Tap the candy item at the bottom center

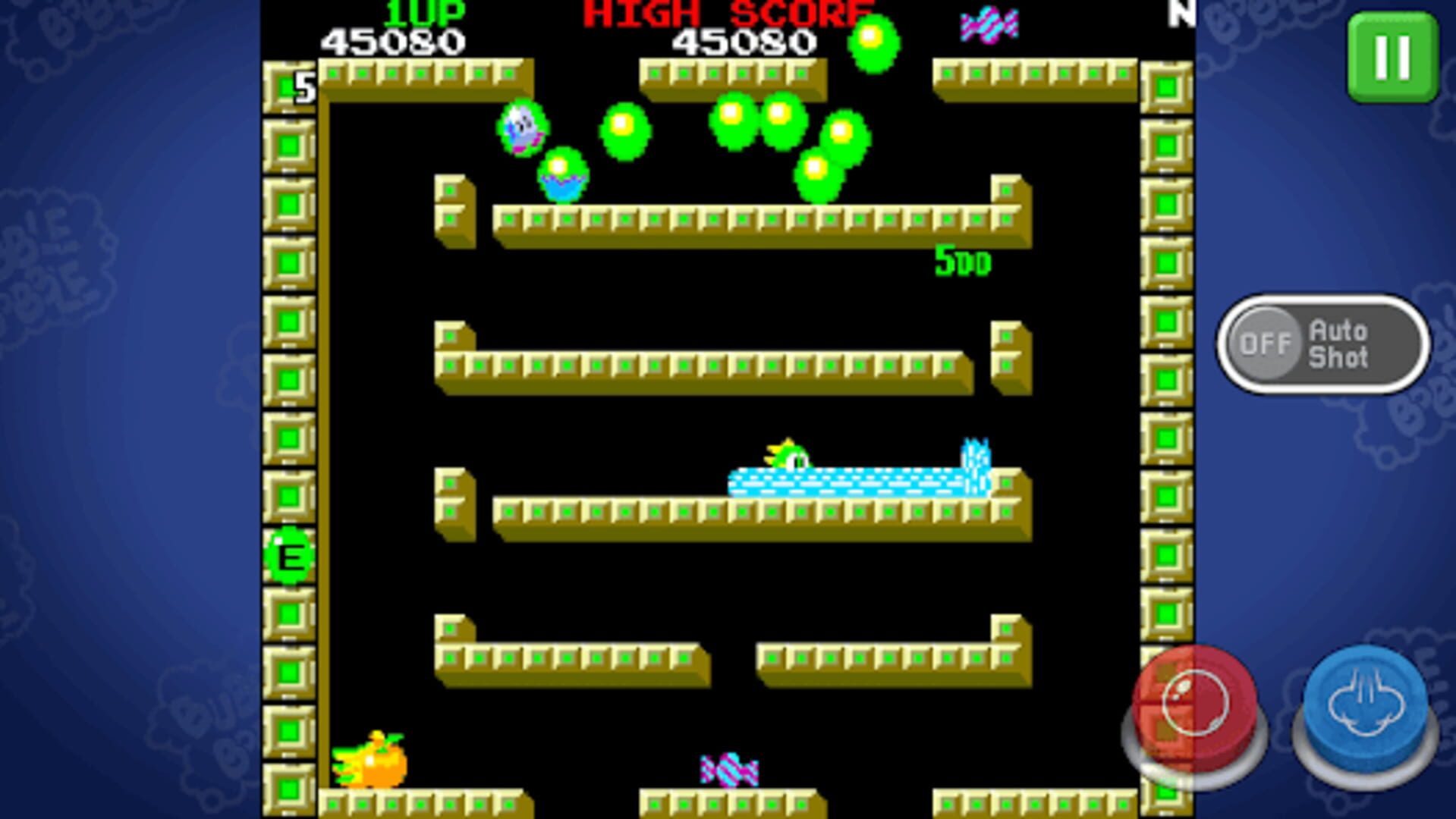click(728, 770)
